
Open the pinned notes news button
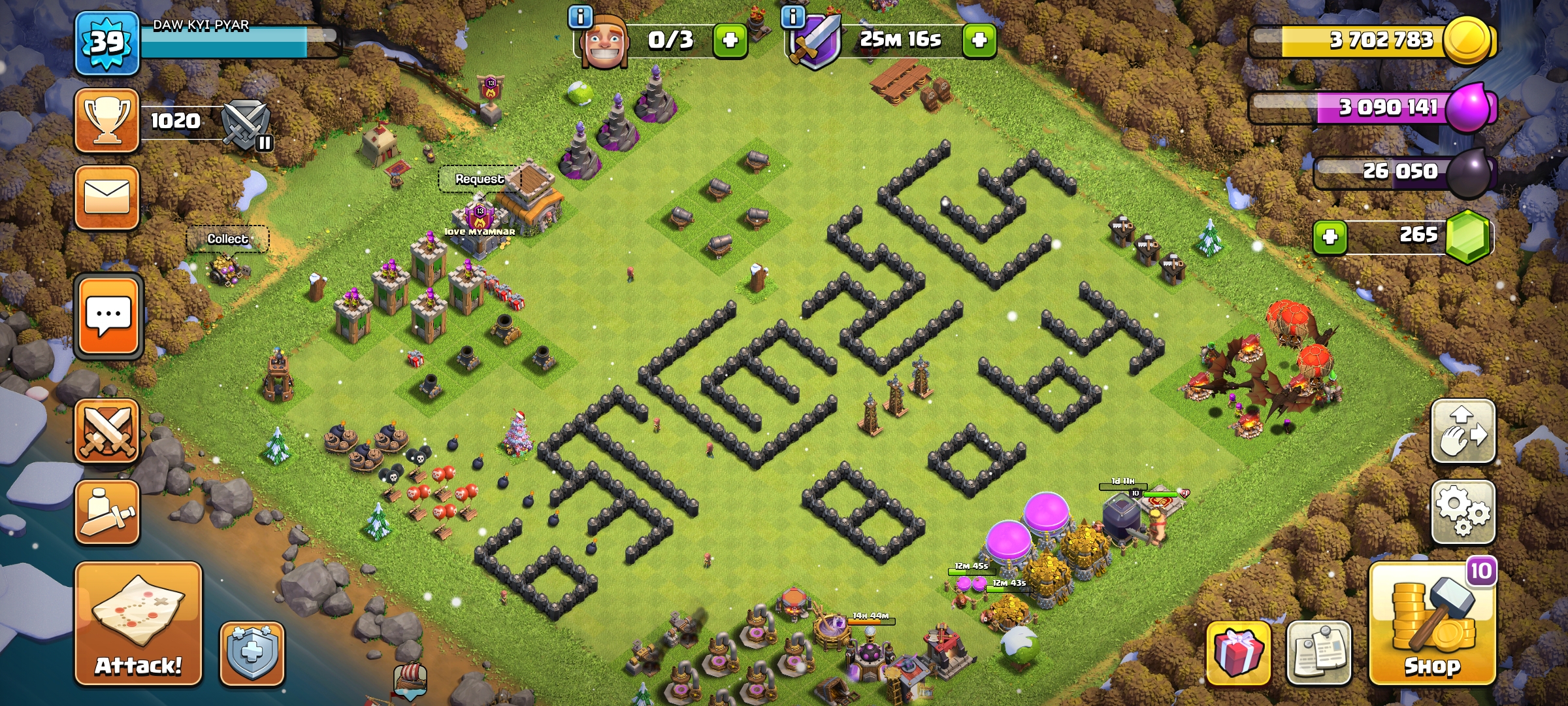coord(1318,653)
